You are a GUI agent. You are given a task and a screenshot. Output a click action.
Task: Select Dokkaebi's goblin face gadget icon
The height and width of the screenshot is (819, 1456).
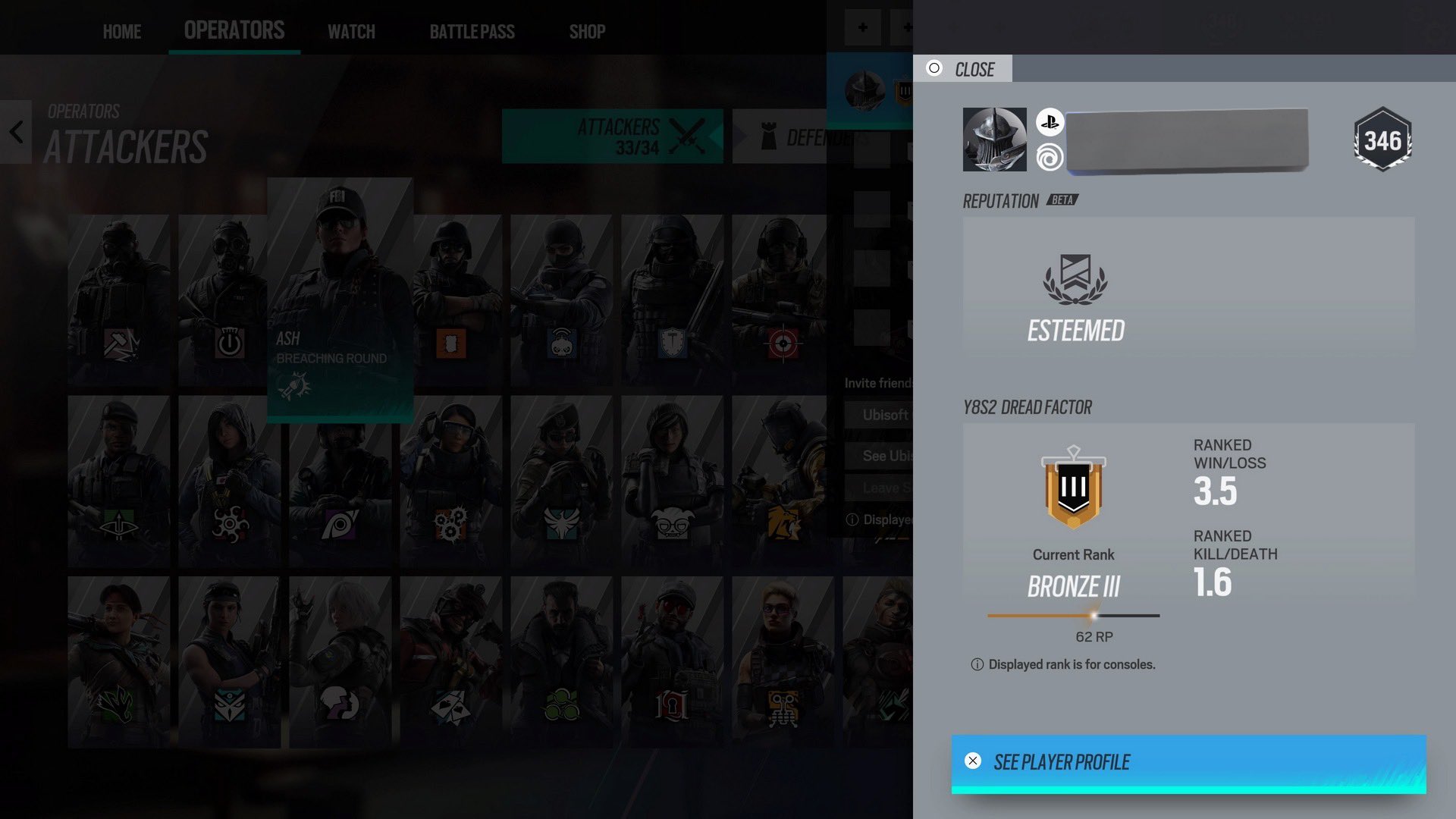coord(672,523)
